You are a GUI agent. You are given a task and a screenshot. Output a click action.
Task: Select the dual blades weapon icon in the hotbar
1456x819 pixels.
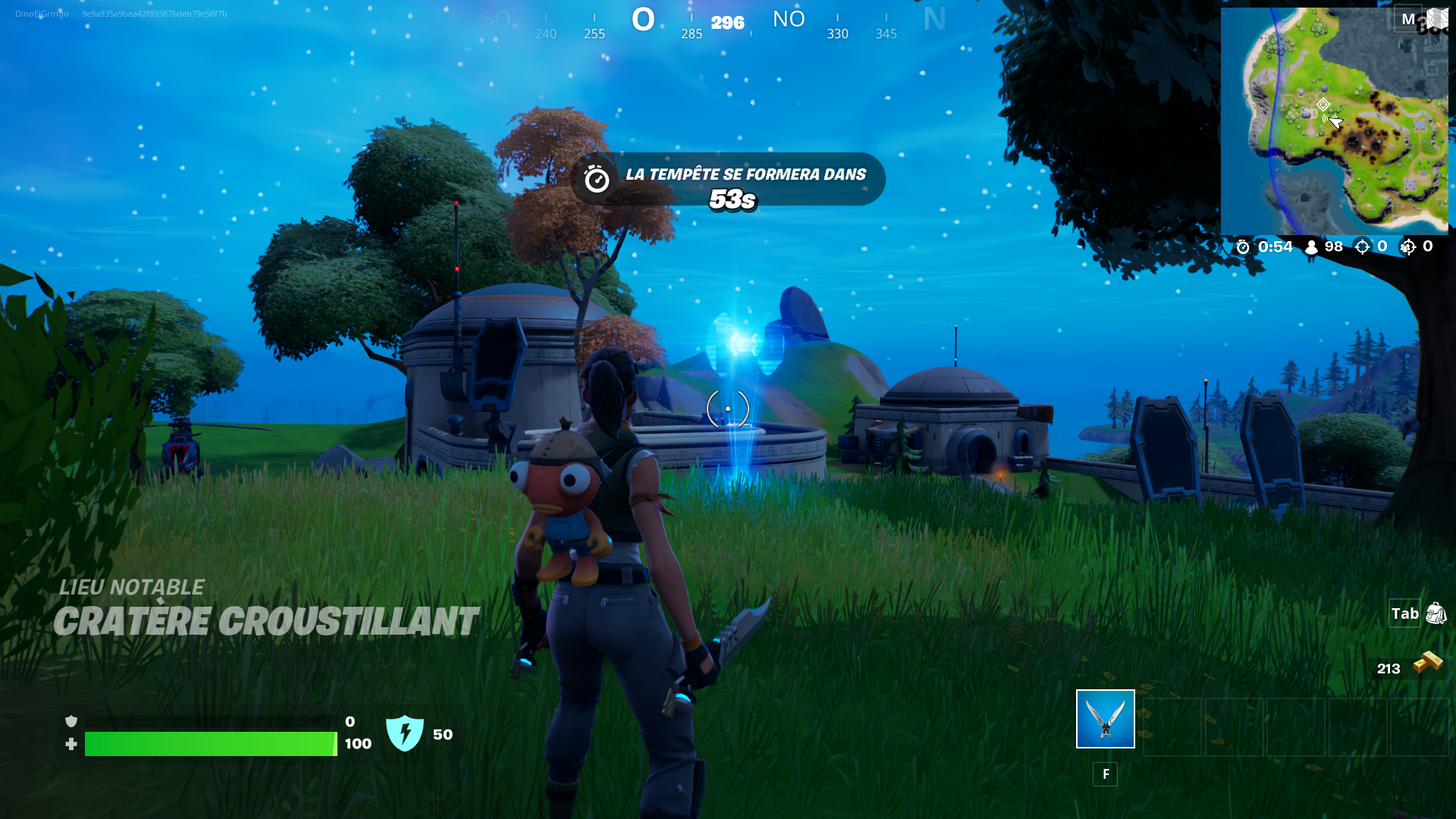[x=1104, y=719]
